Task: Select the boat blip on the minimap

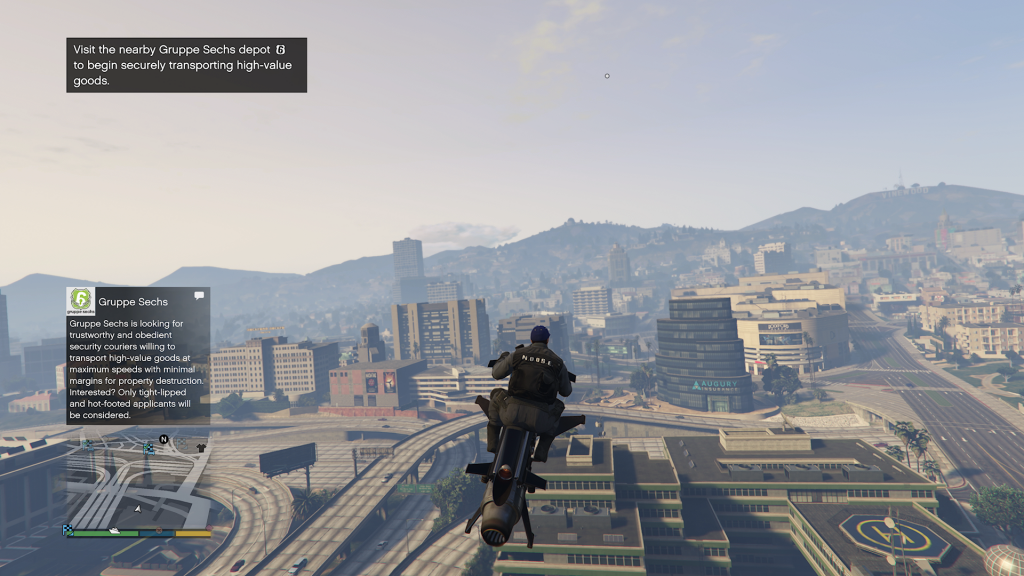Action: pyautogui.click(x=115, y=530)
